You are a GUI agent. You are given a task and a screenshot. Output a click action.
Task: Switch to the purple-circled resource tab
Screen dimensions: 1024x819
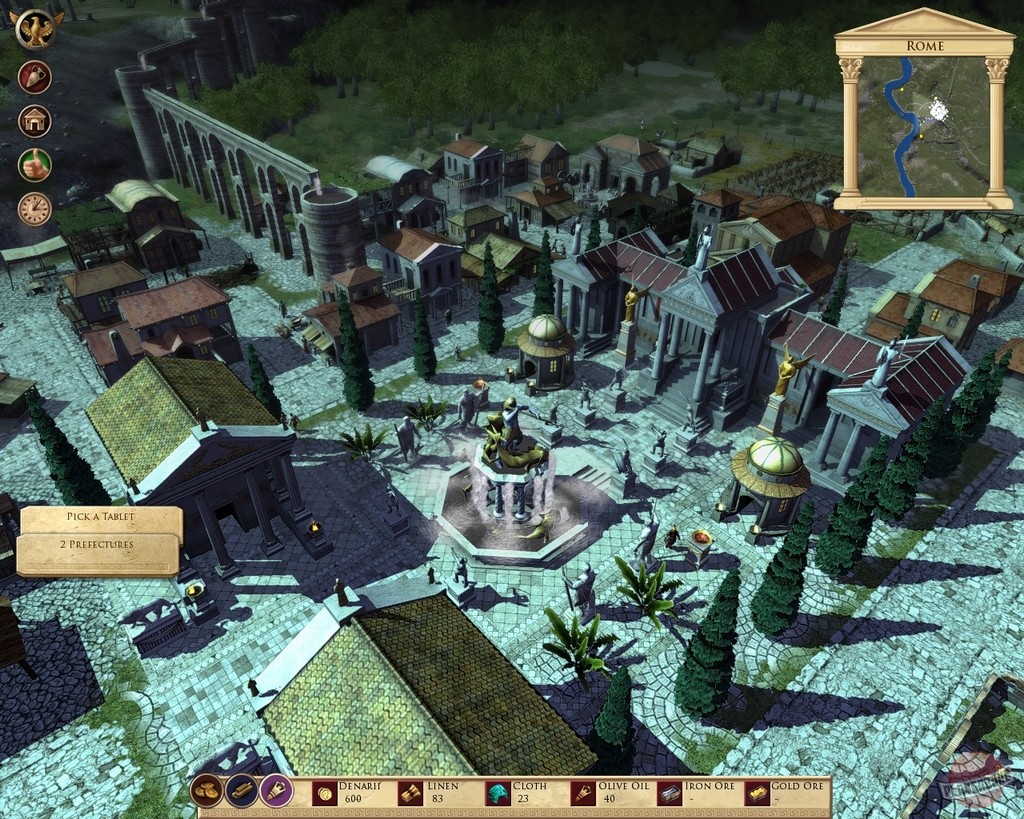(x=276, y=791)
